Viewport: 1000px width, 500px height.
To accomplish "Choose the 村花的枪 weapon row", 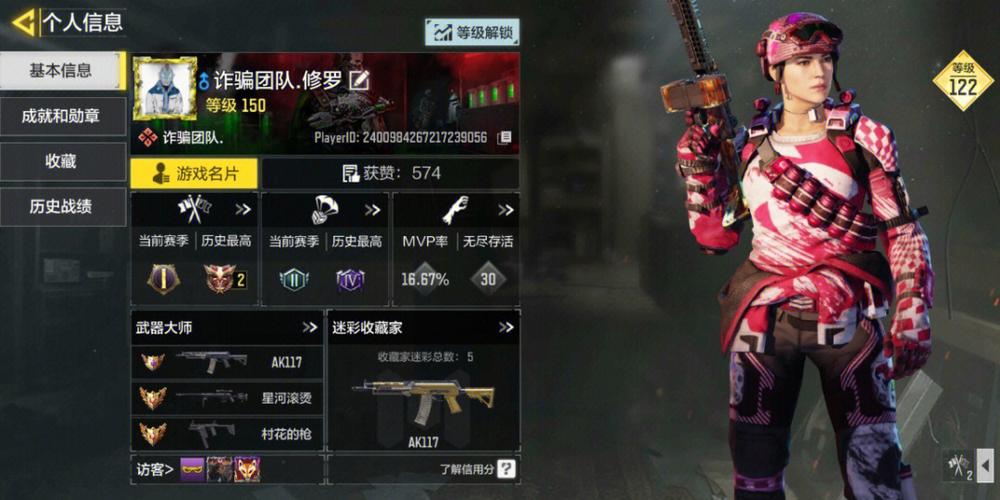I will pyautogui.click(x=227, y=434).
